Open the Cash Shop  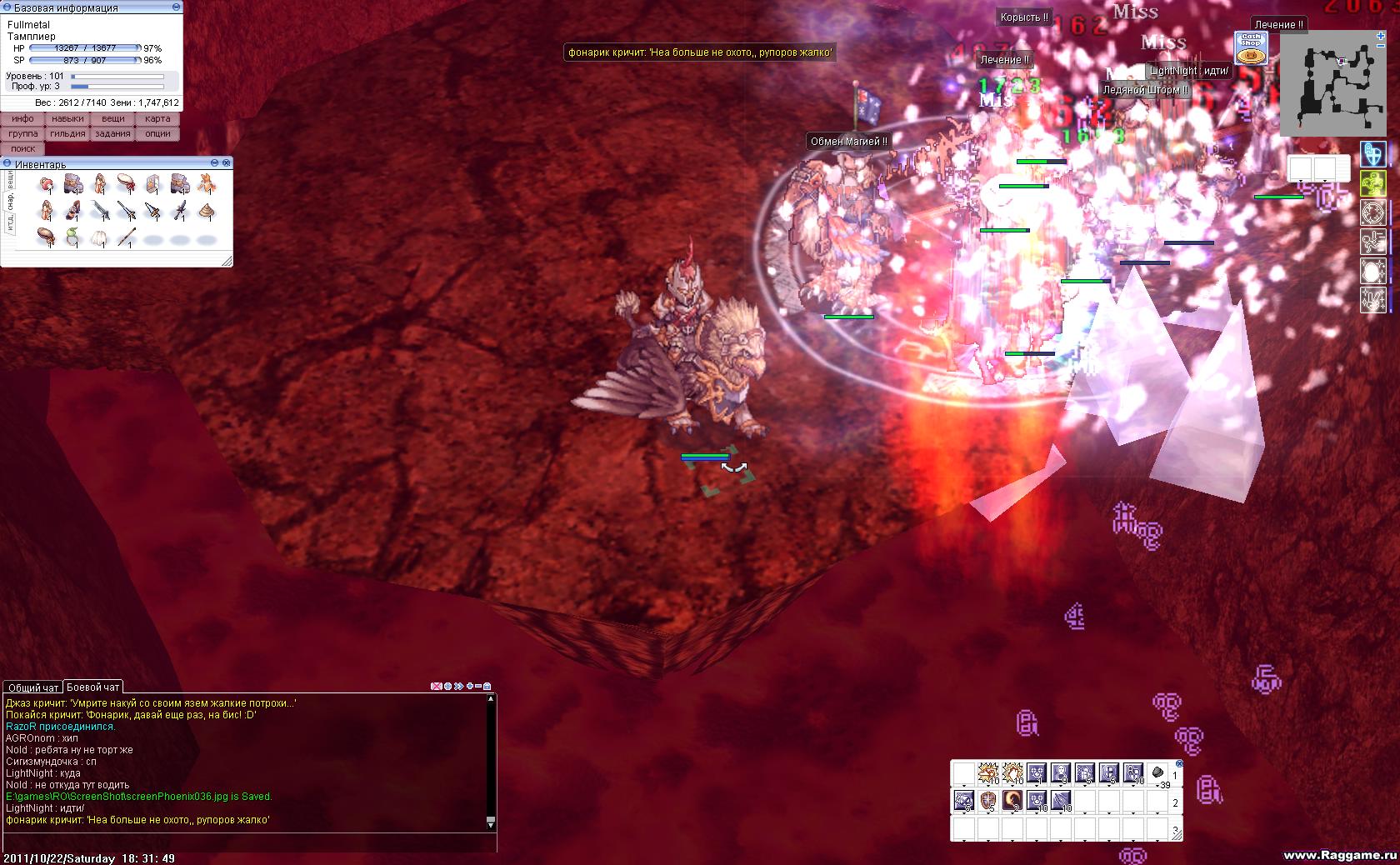coord(1250,48)
